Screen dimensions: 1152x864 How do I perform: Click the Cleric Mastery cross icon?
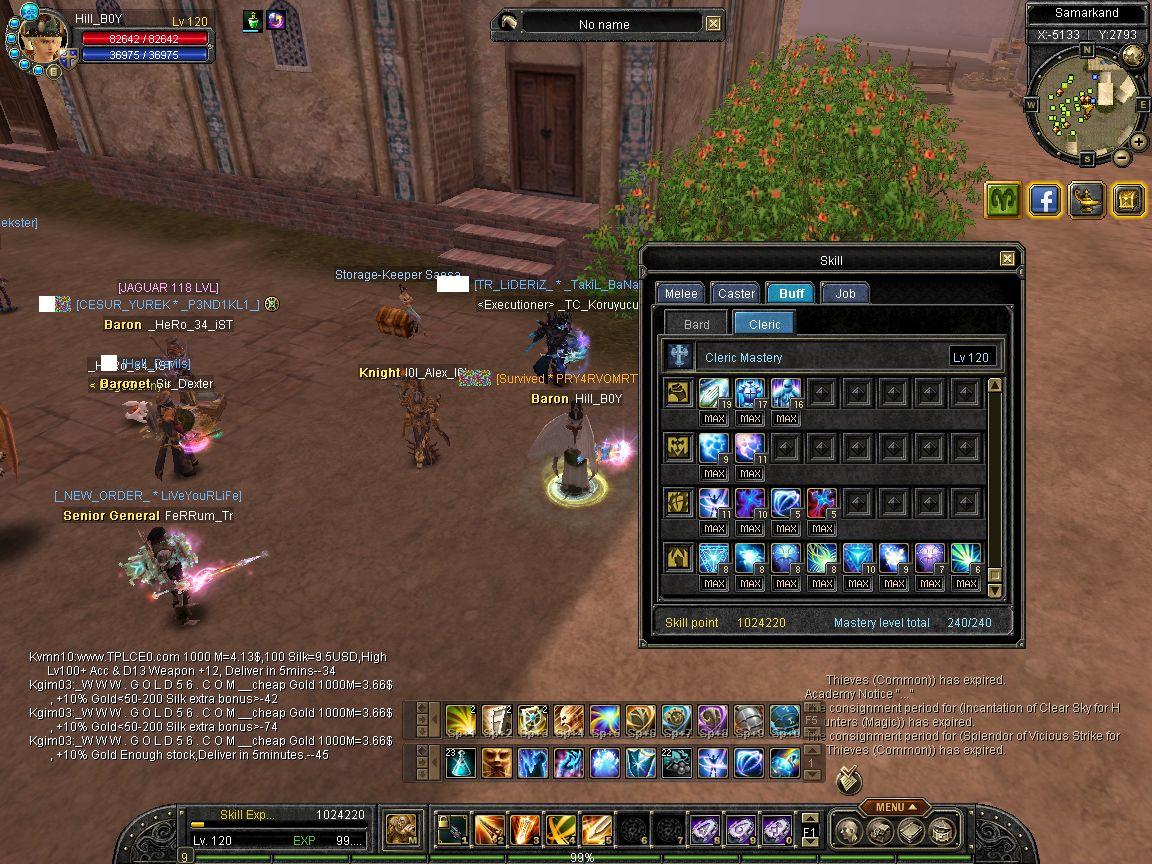[680, 357]
